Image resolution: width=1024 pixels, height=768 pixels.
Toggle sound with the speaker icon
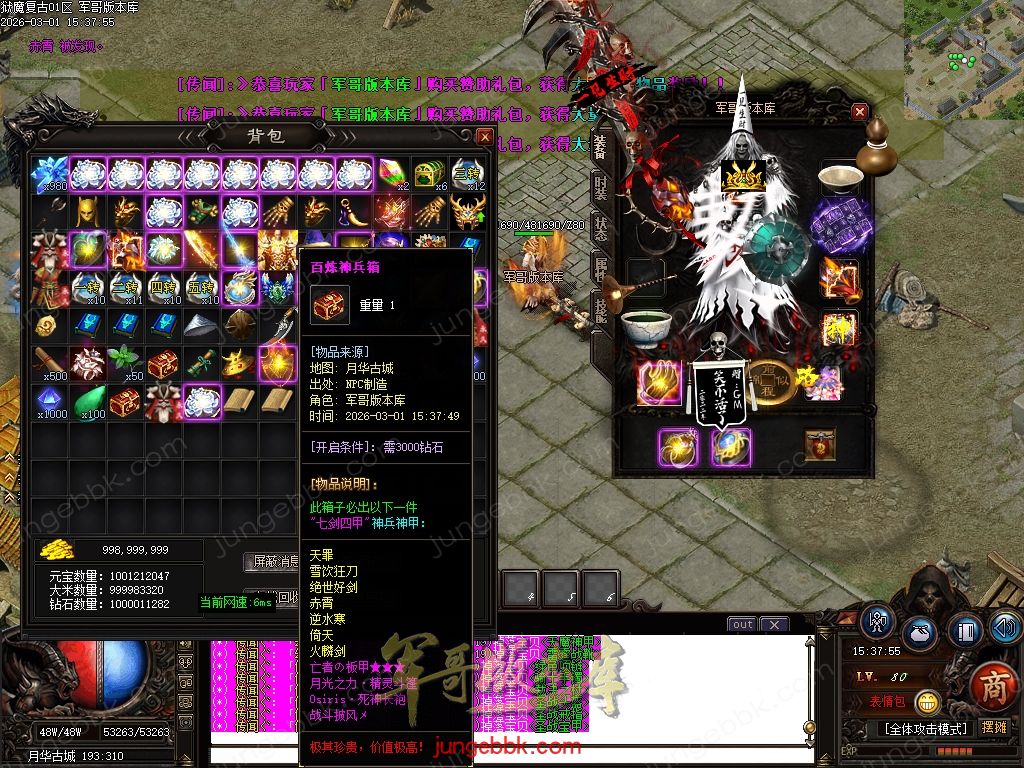[1004, 628]
